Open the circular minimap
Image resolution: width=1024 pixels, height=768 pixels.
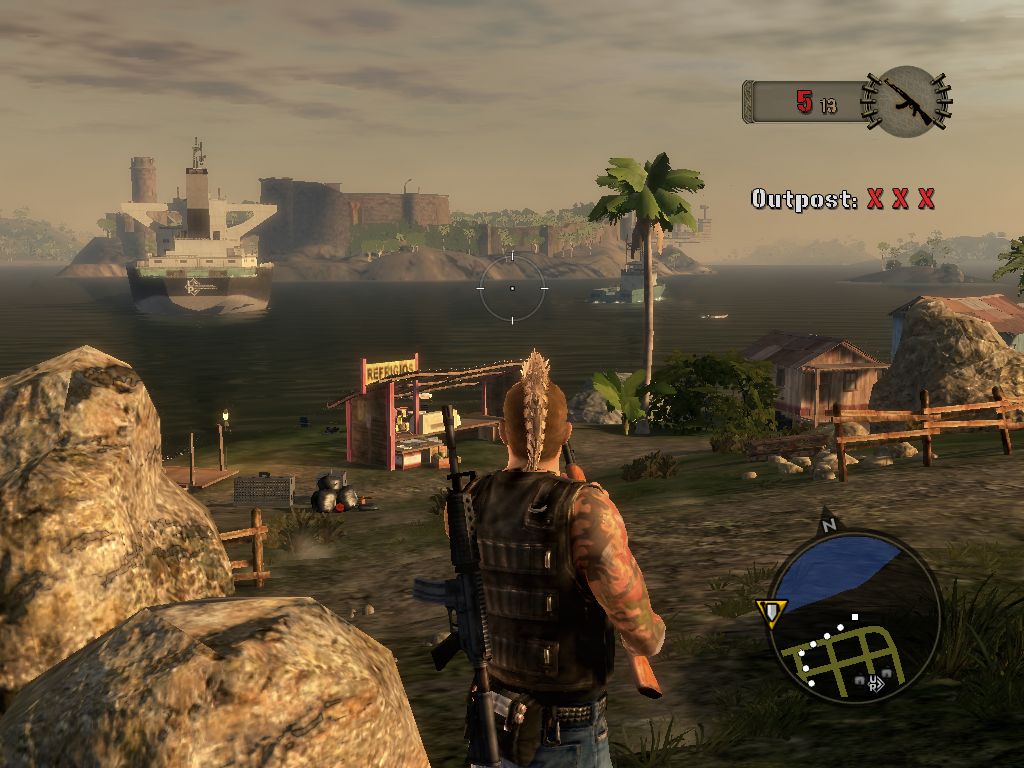[853, 616]
